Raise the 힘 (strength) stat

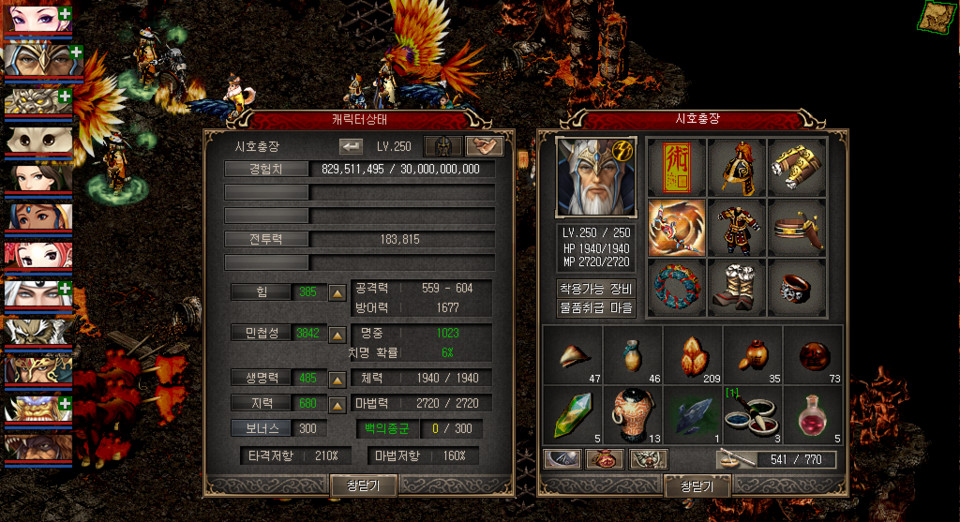tap(338, 293)
